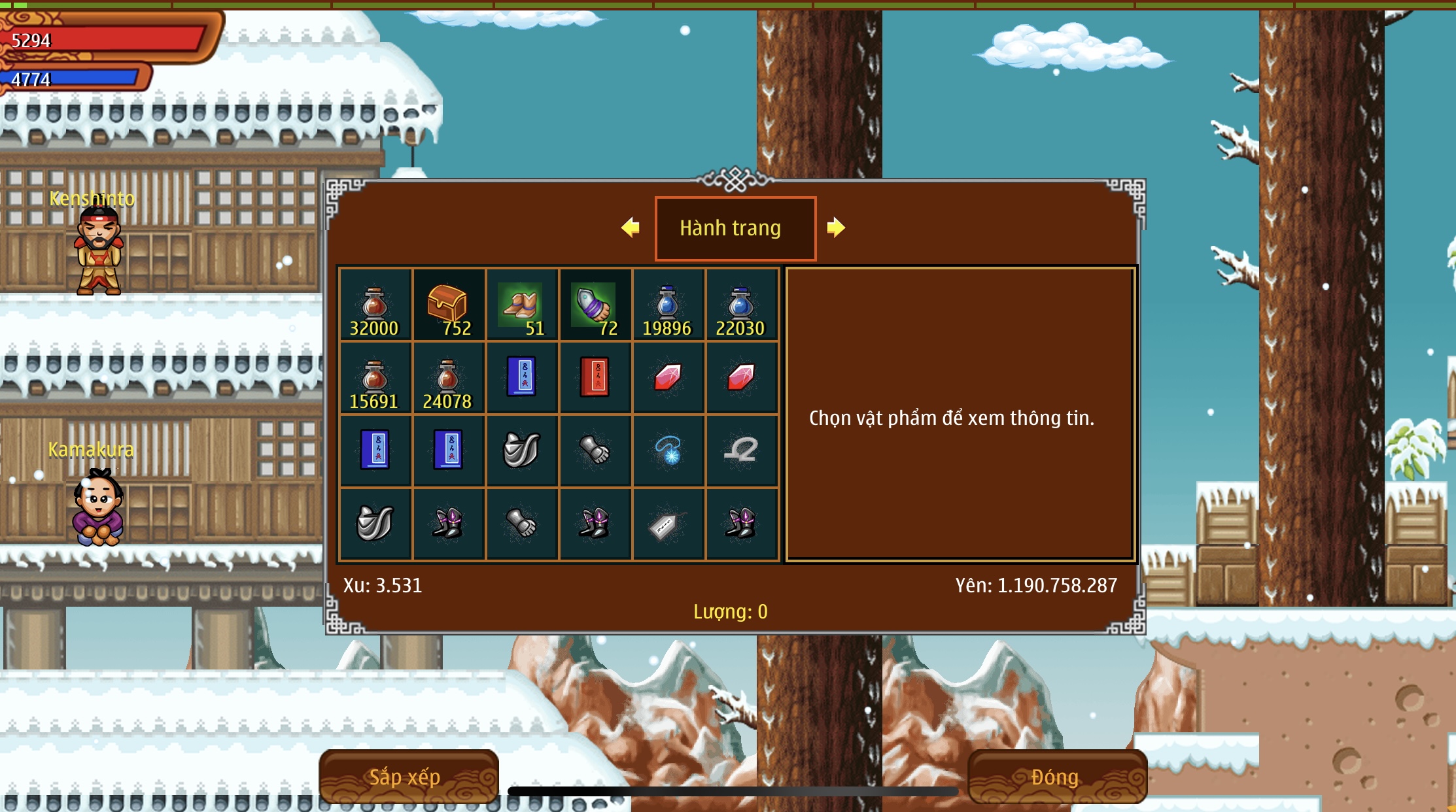
Task: Select the blue glowing necklace item
Action: click(668, 450)
